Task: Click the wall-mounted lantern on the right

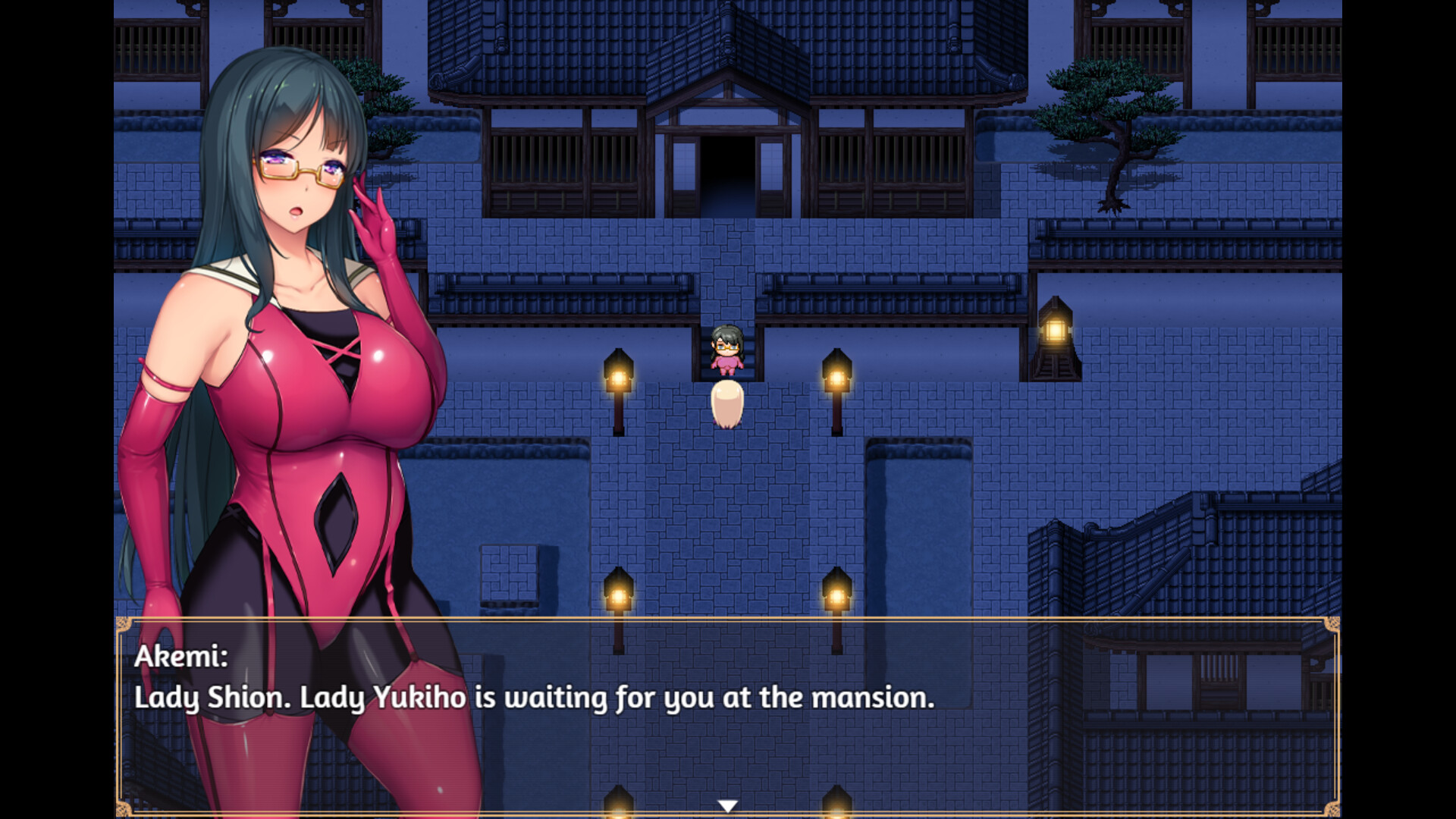Action: pyautogui.click(x=1056, y=330)
